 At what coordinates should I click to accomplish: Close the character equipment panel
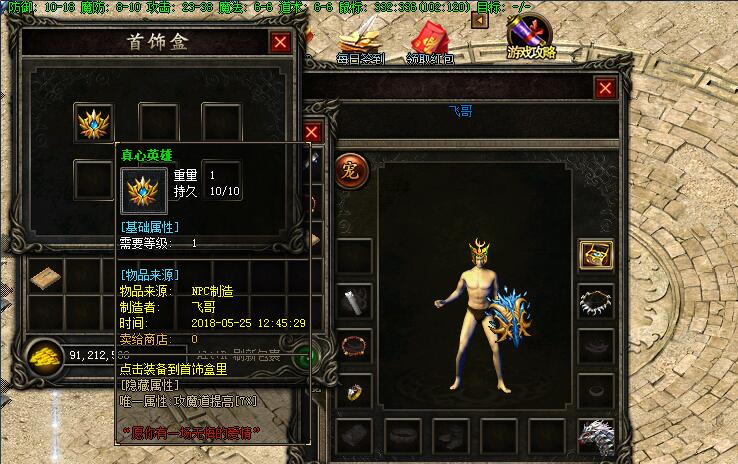click(605, 88)
